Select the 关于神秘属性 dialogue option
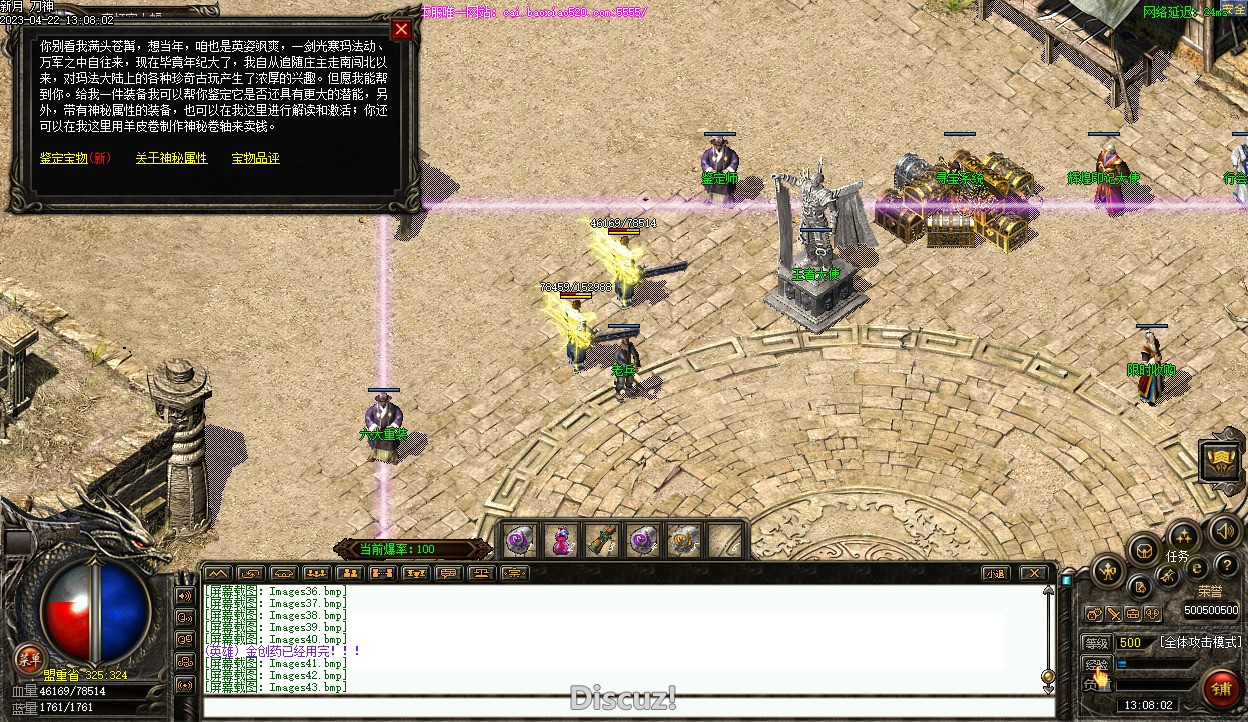The height and width of the screenshot is (722, 1248). (171, 158)
